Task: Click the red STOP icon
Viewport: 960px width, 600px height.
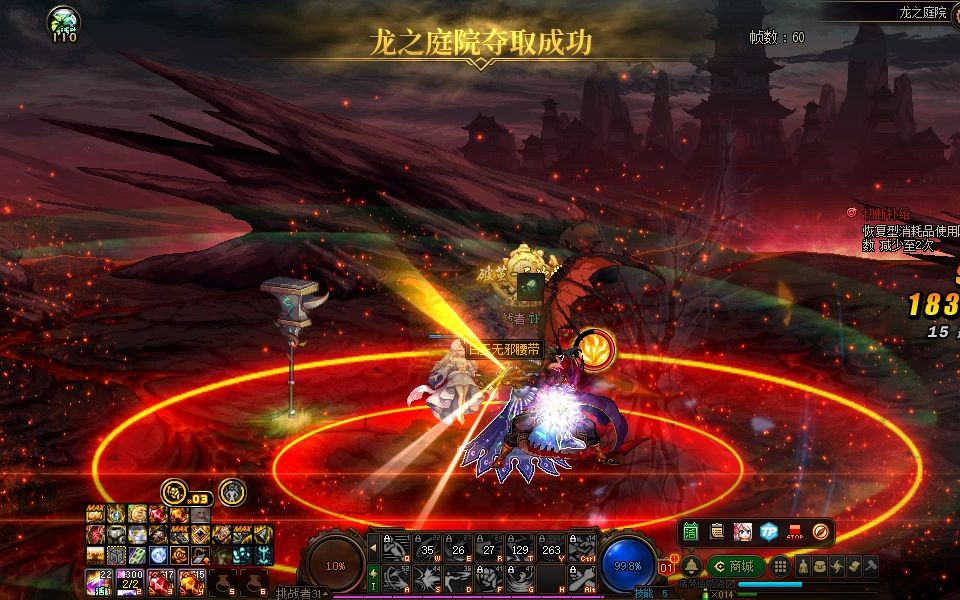Action: tap(795, 532)
